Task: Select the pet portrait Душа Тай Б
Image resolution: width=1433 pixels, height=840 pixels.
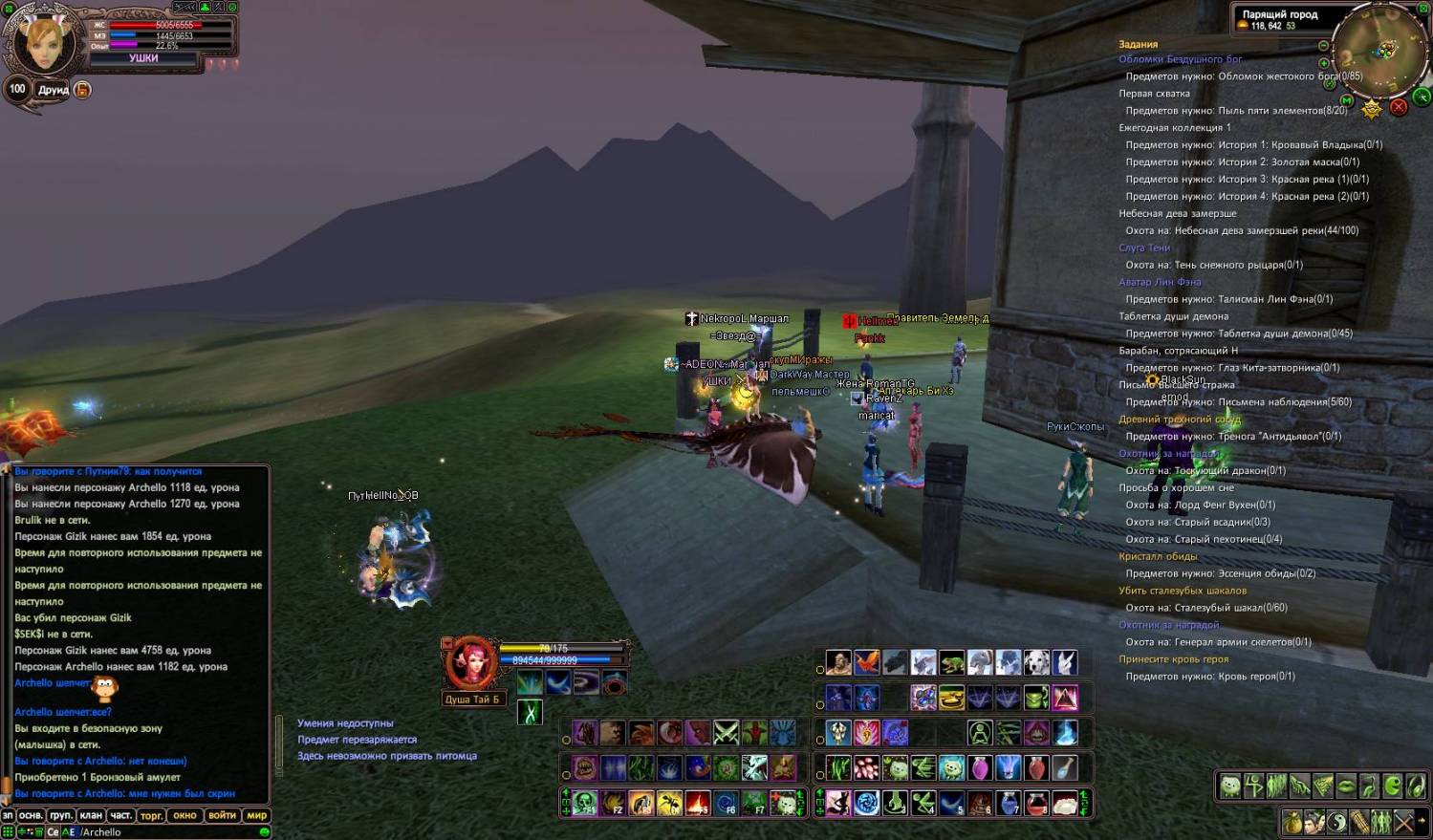Action: pos(470,662)
